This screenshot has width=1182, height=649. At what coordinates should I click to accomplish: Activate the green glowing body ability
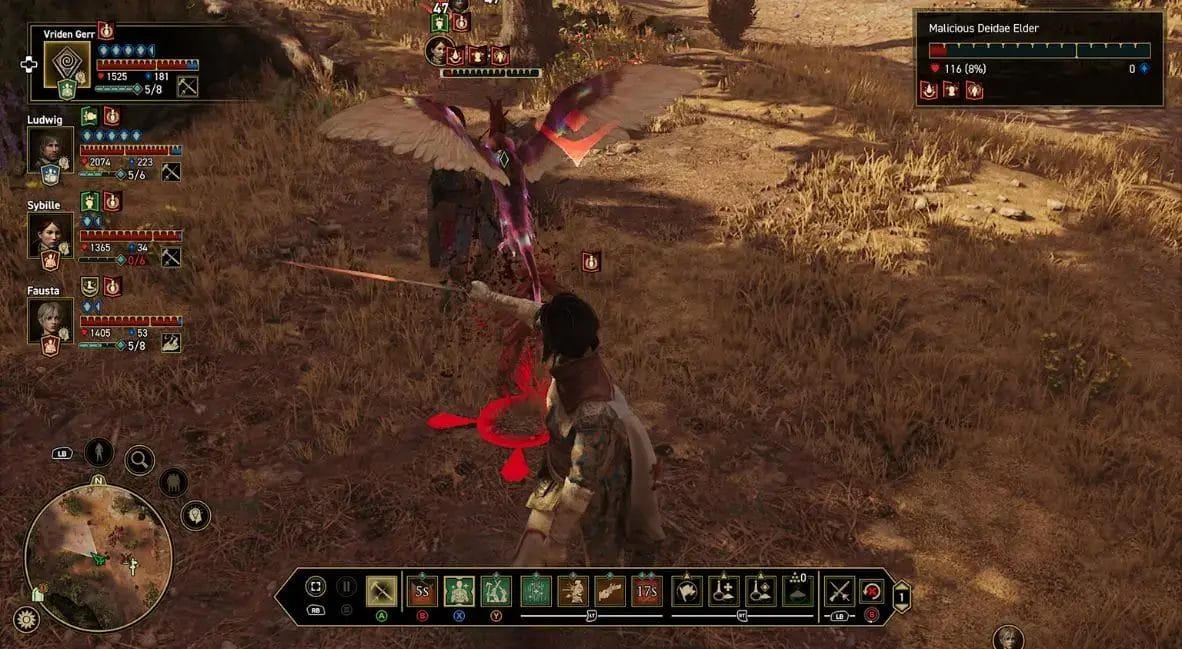459,591
